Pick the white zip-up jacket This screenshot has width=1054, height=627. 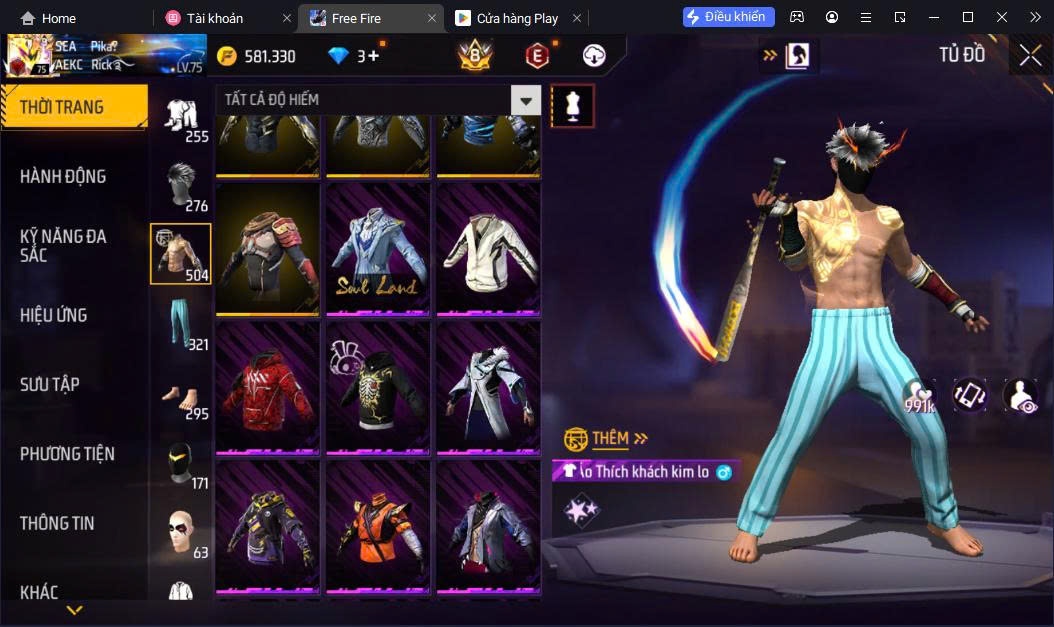(x=487, y=250)
